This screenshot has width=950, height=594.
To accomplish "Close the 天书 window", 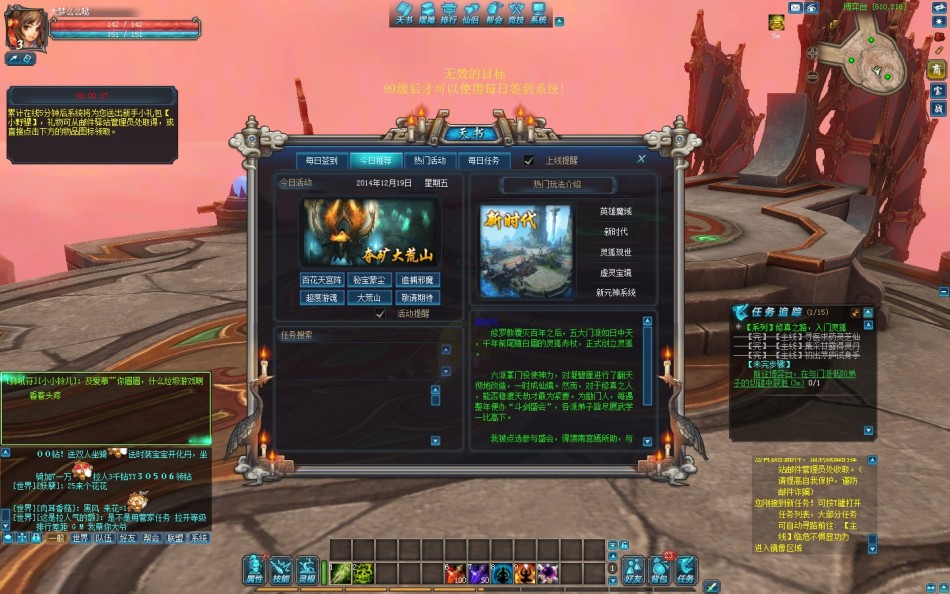I will pyautogui.click(x=641, y=158).
